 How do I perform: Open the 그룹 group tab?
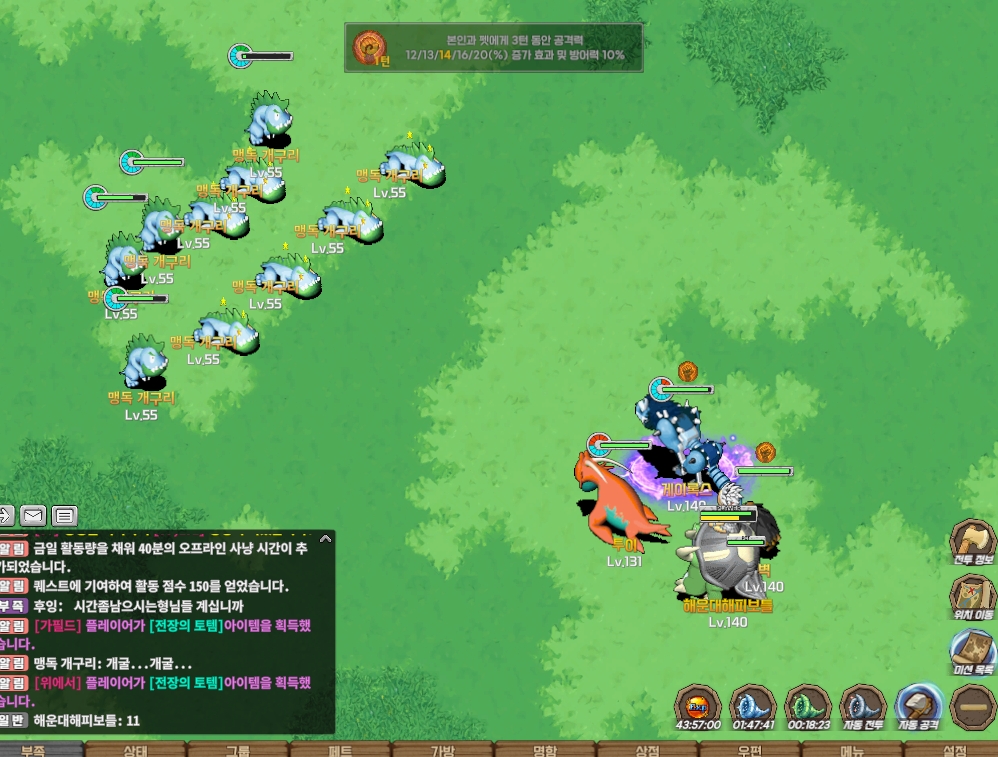(238, 750)
